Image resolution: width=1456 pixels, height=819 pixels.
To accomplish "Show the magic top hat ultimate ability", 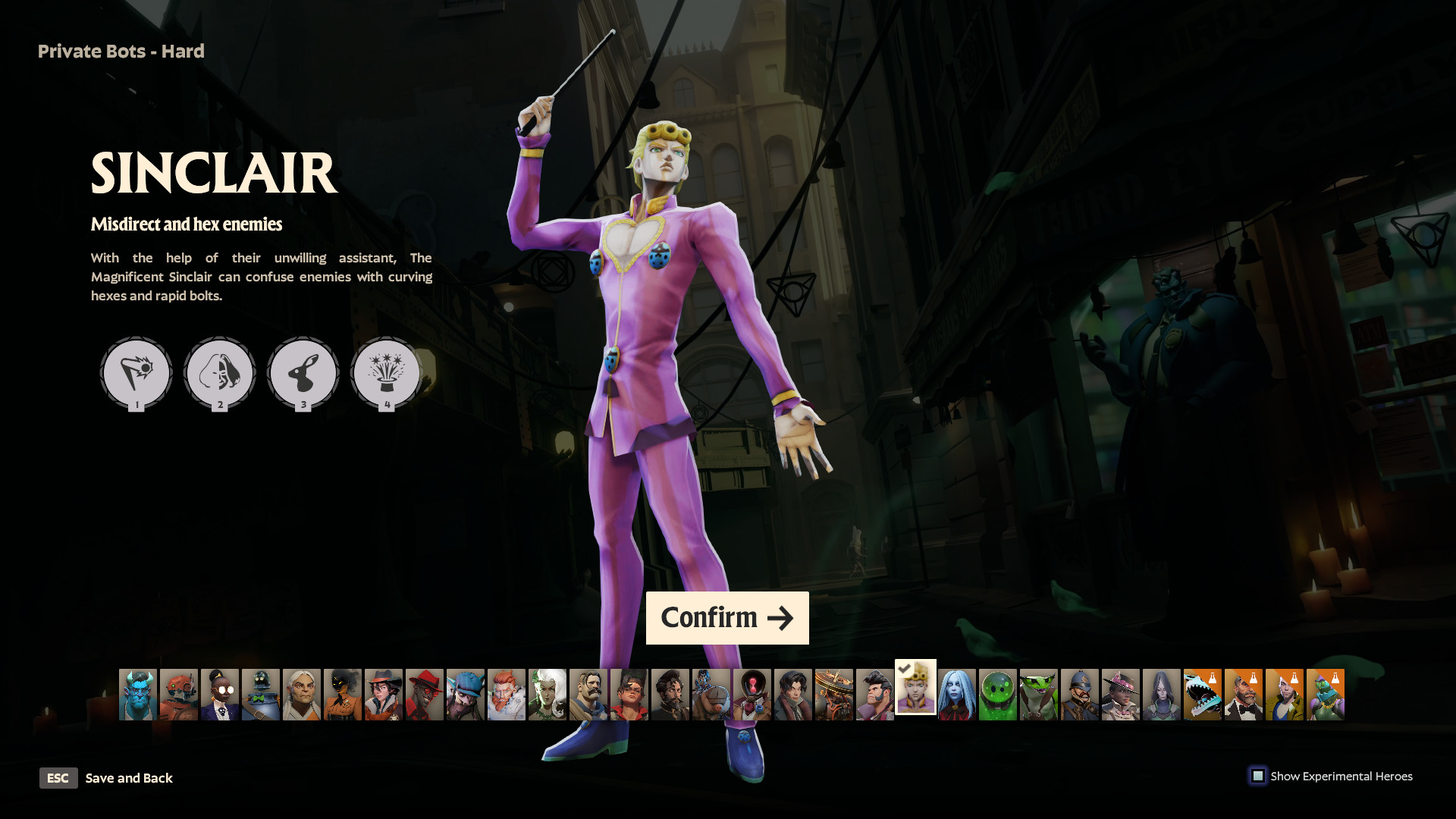I will 387,372.
